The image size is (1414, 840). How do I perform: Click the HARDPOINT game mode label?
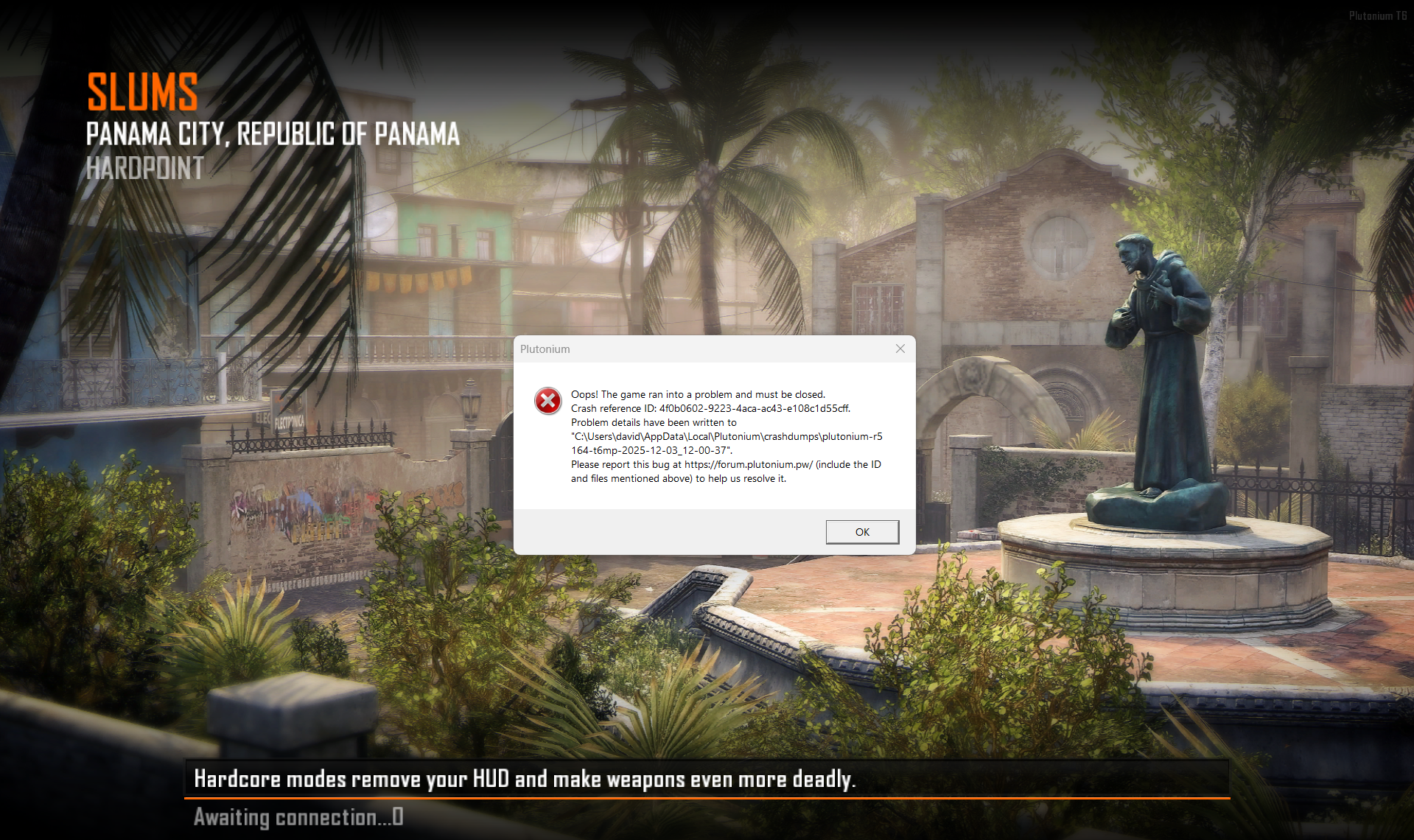tap(144, 170)
